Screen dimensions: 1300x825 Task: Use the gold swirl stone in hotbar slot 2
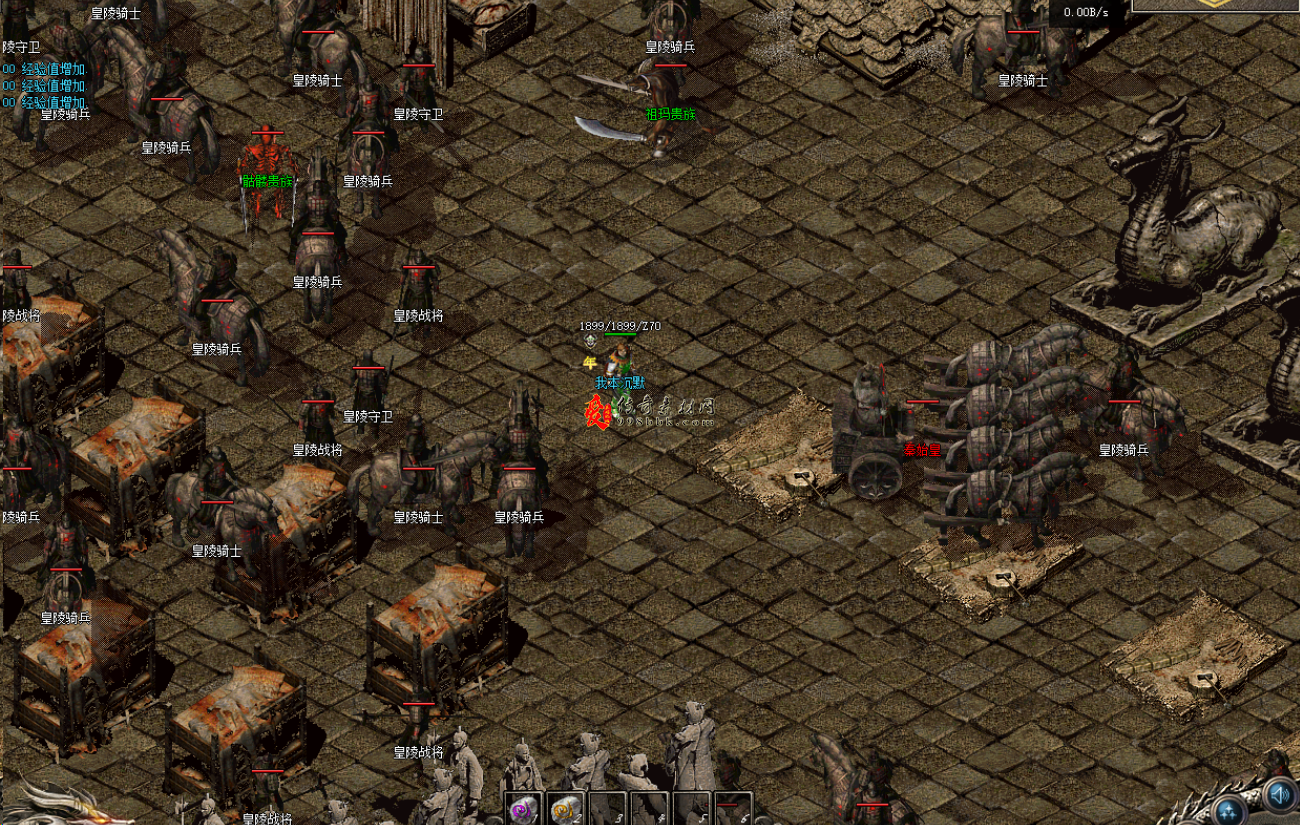564,809
